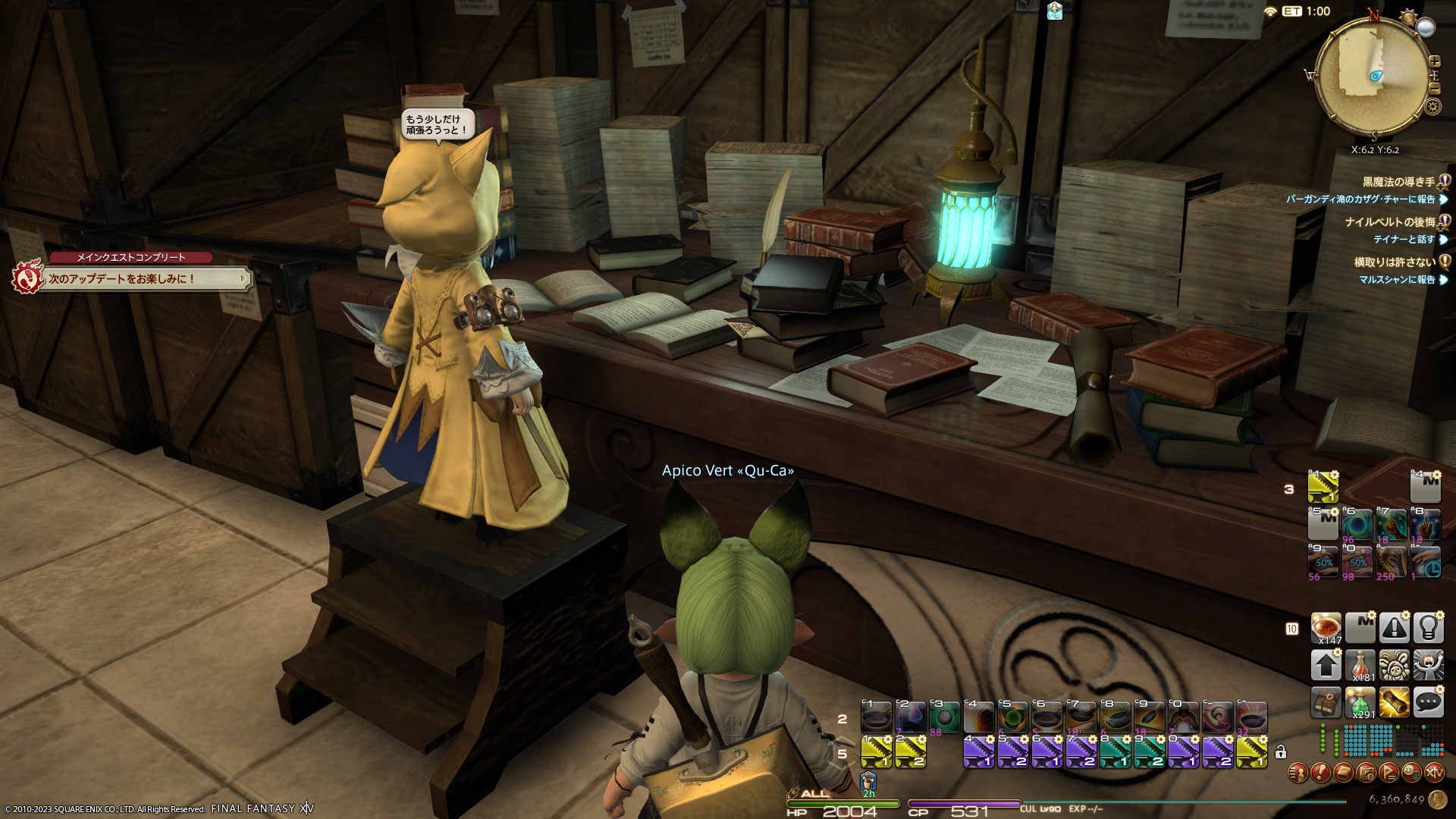1456x819 pixels.
Task: Zoom in the minimap with plus button
Action: (x=1434, y=61)
